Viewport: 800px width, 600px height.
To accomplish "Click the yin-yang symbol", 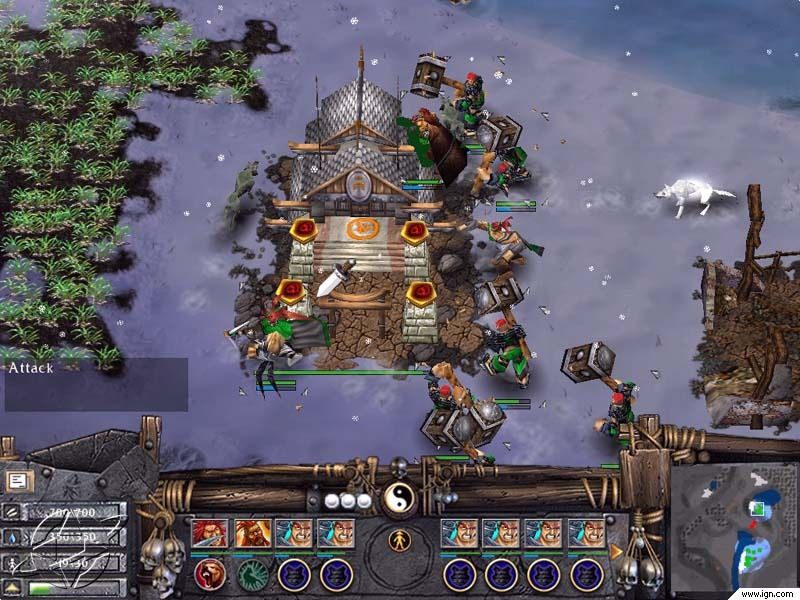I will tap(399, 497).
